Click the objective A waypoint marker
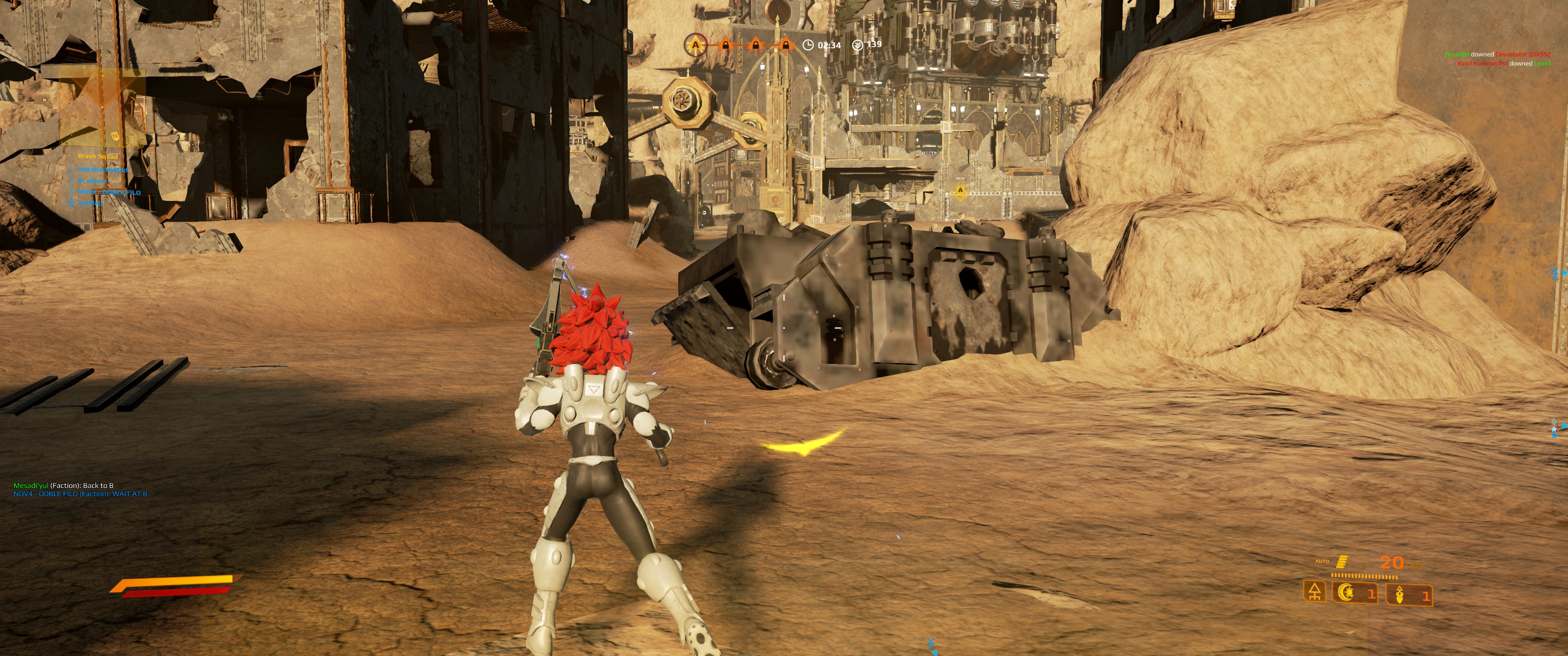Screen dimensions: 1568x656 [x=960, y=192]
